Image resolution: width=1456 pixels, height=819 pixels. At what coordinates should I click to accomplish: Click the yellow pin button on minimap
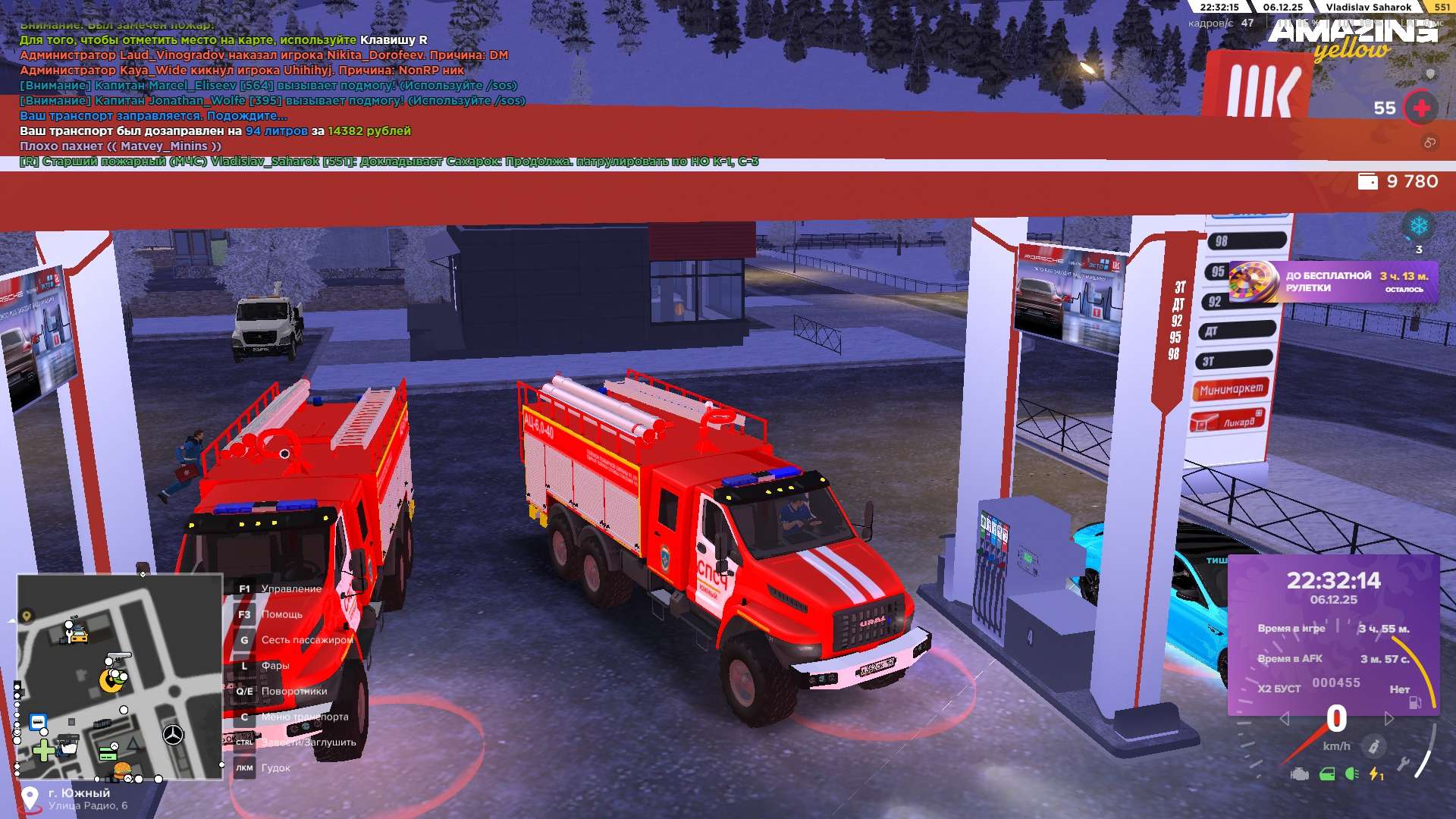[x=27, y=616]
